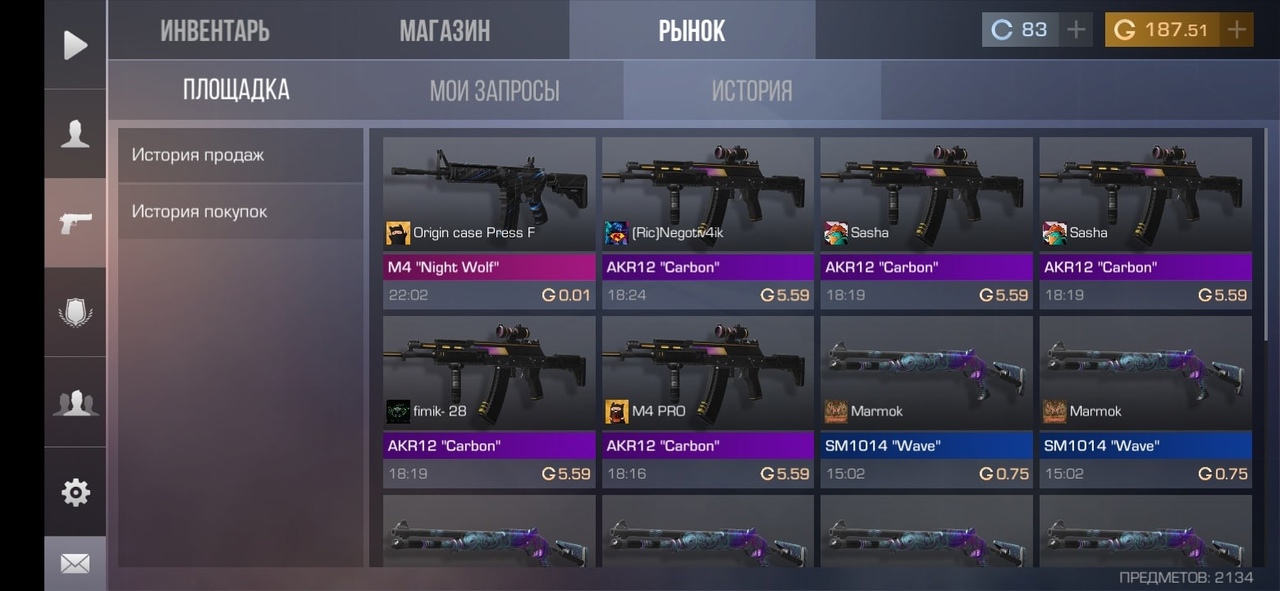Choose the AKR12 "Carbon" listing from M4 PRO

click(x=708, y=401)
